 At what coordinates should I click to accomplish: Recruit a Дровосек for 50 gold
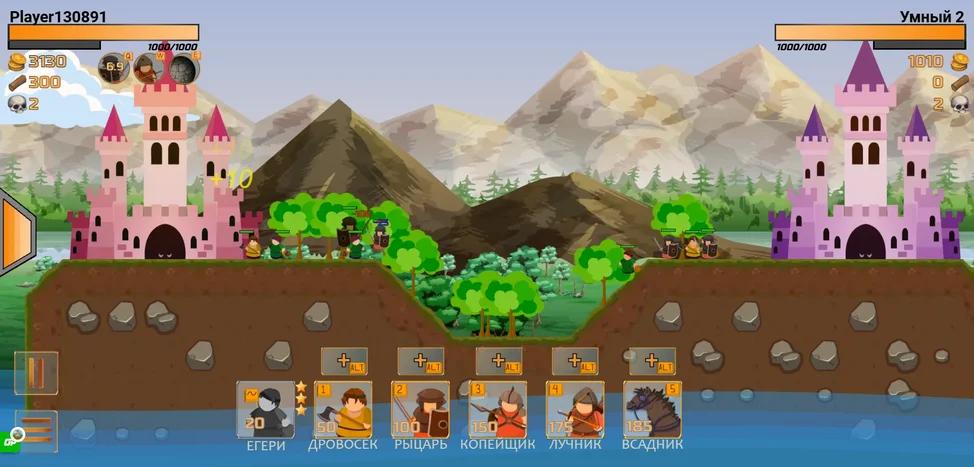pyautogui.click(x=343, y=410)
